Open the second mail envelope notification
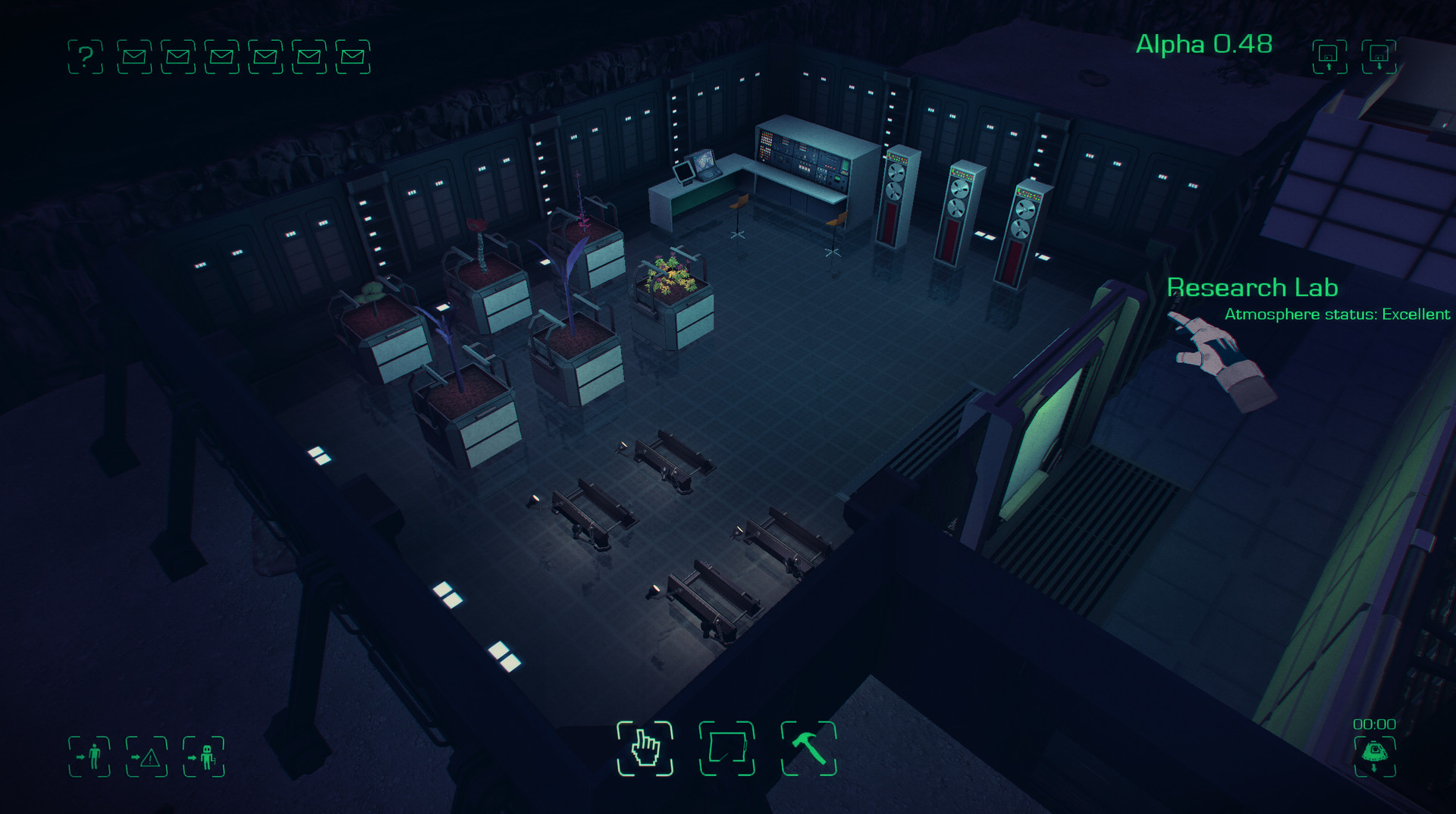Screen dimensions: 1456x814 point(176,54)
